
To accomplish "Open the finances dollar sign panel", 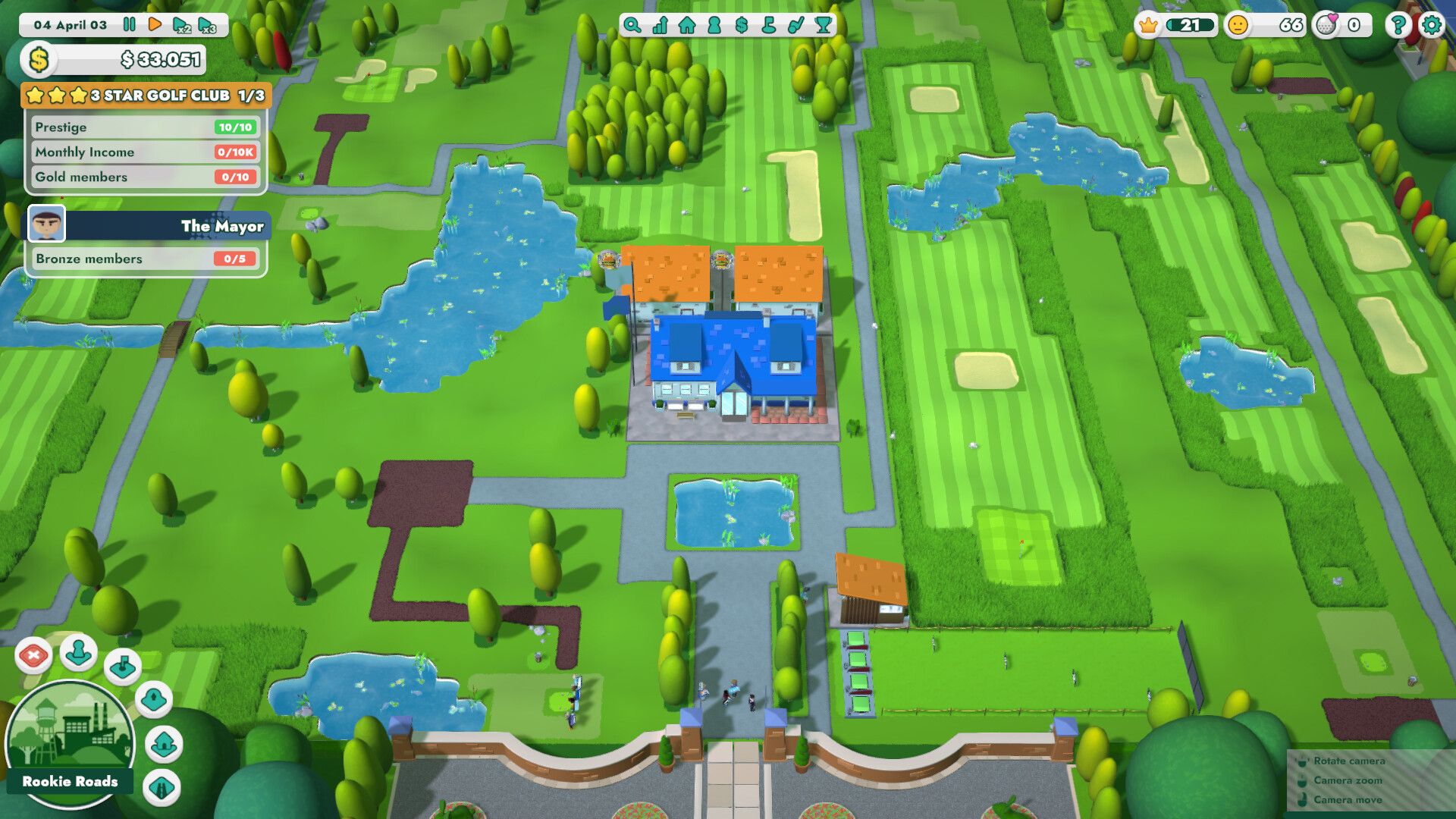I will tap(741, 25).
